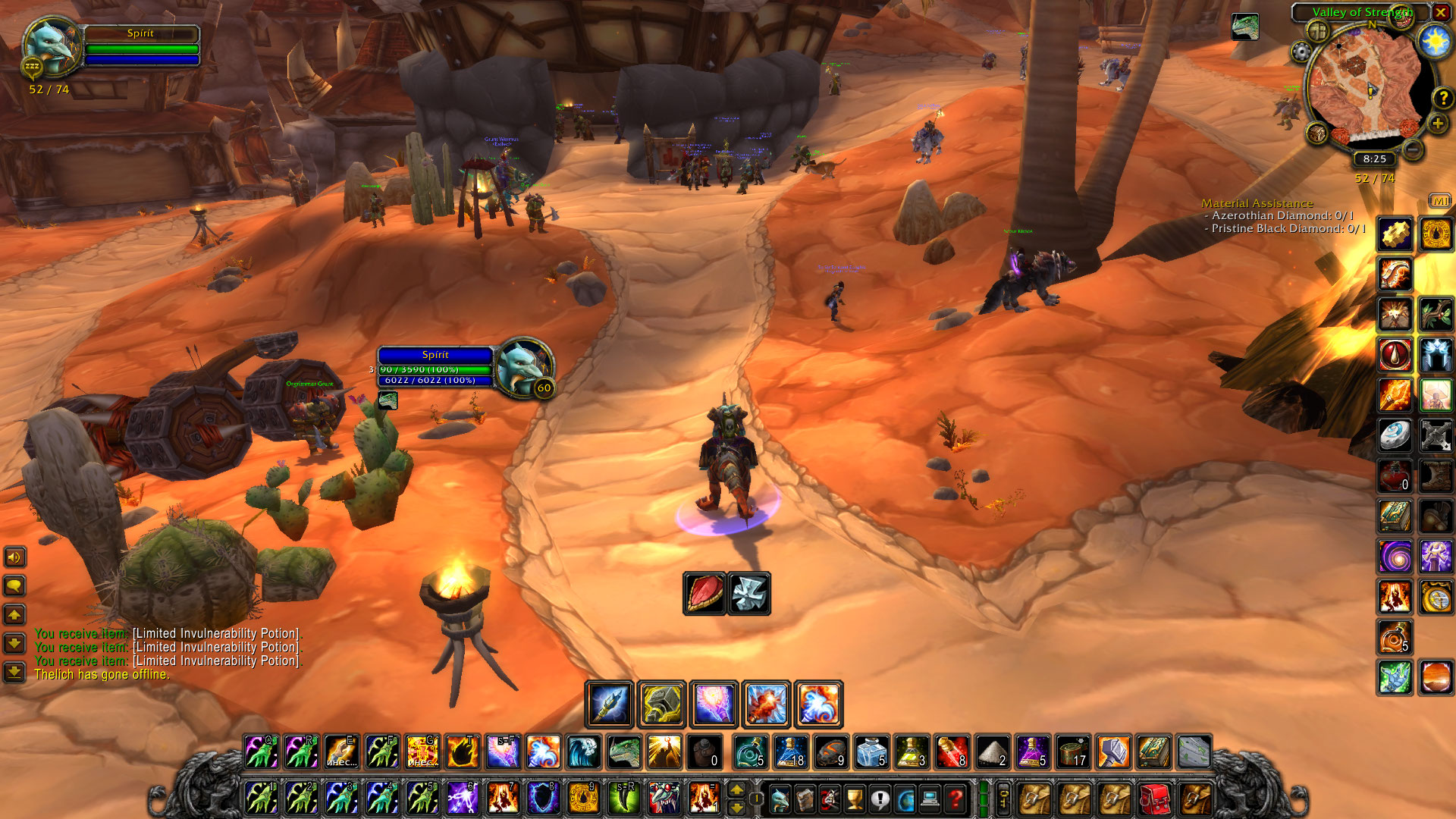Open the gold trophy achievements button
Image resolution: width=1456 pixels, height=819 pixels.
855,799
